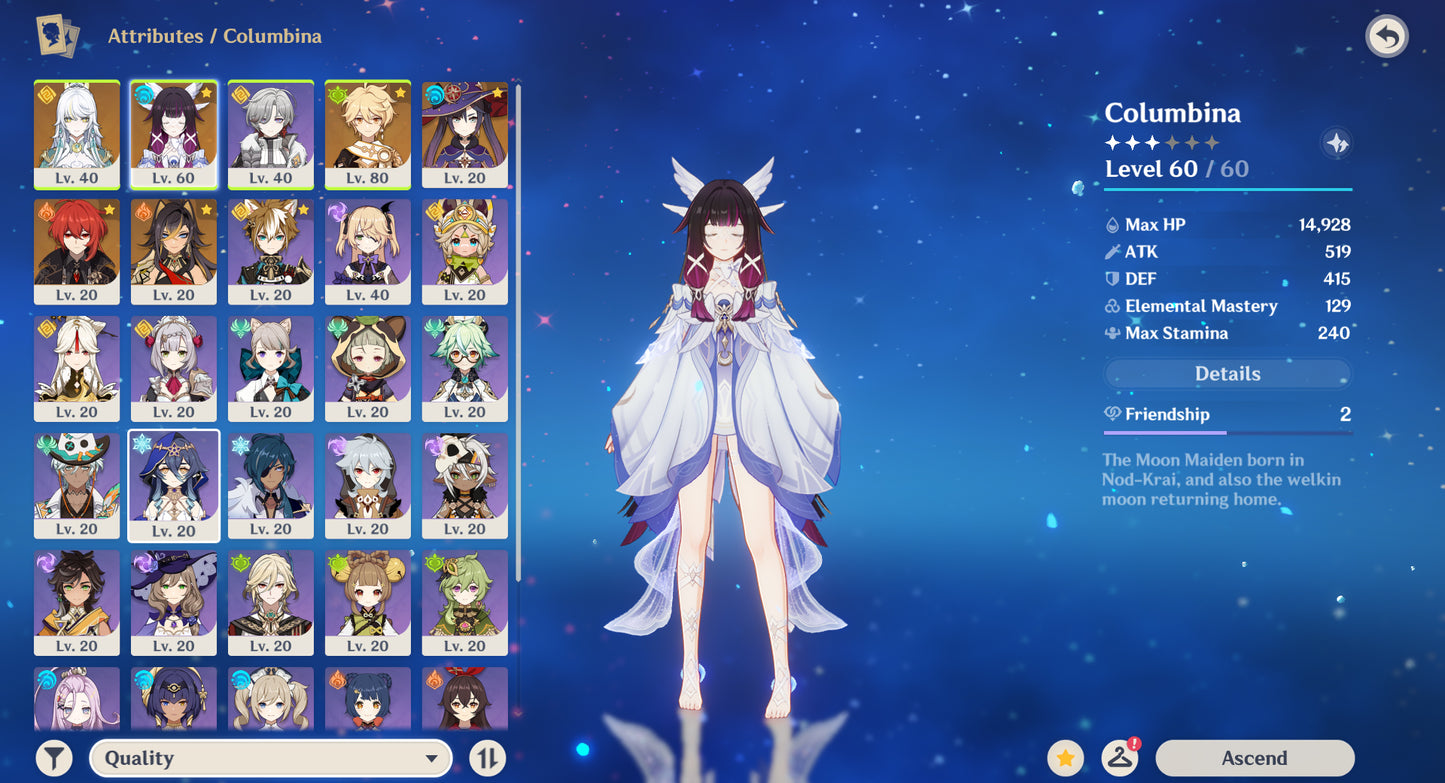This screenshot has width=1445, height=783.
Task: Open the Details panel
Action: pyautogui.click(x=1227, y=373)
